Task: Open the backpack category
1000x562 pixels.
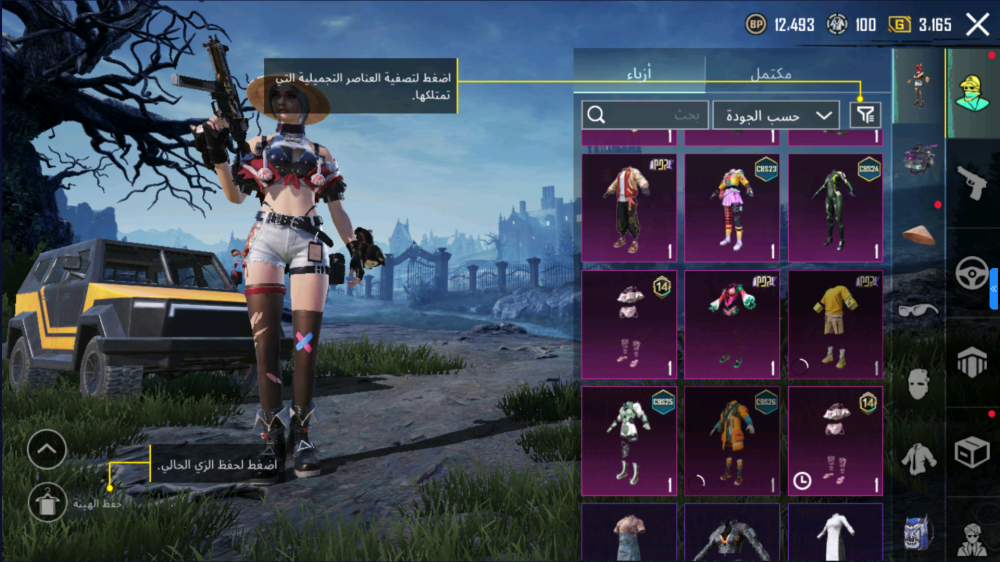Action: click(918, 530)
